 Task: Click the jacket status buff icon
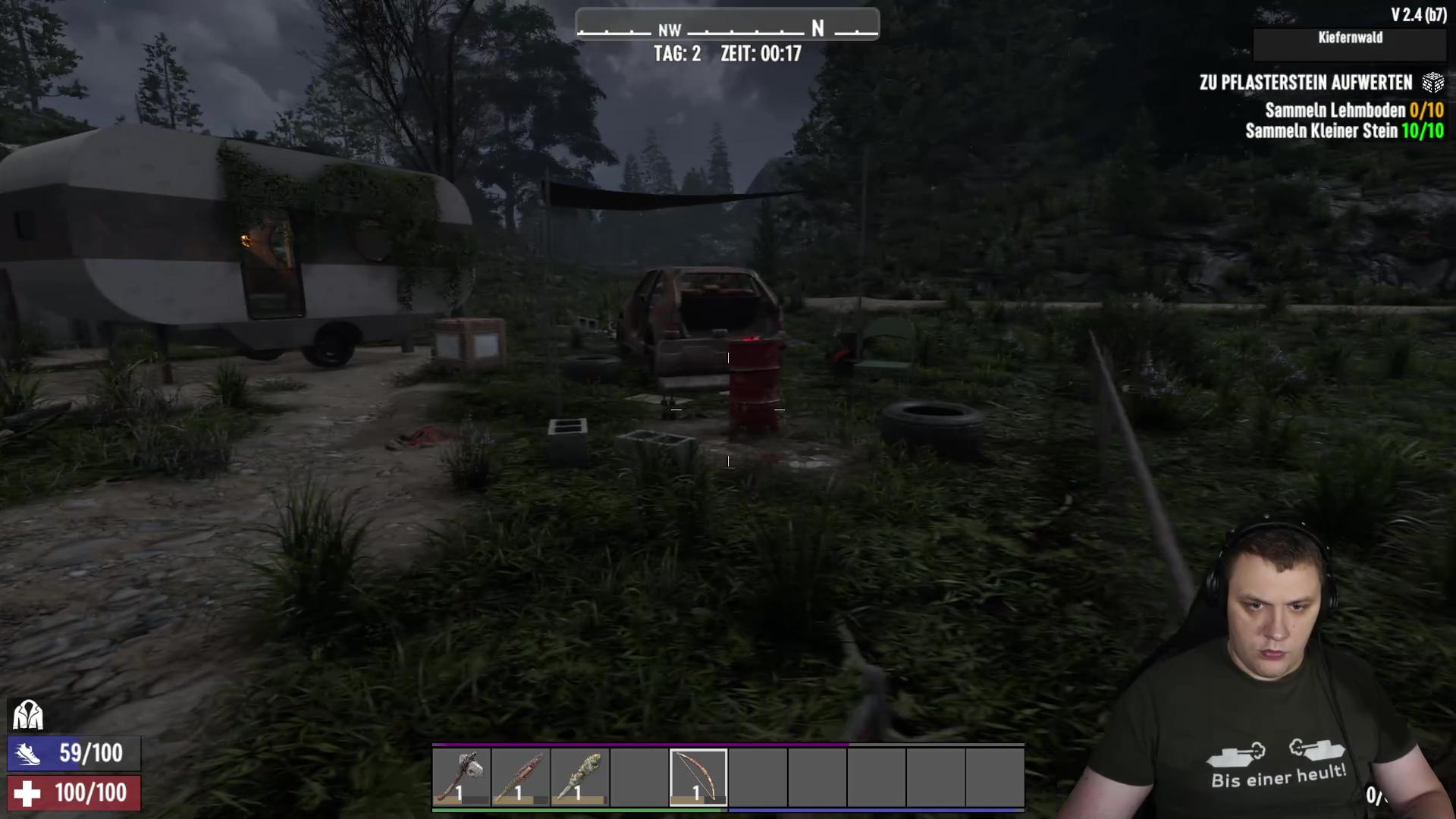tap(28, 715)
